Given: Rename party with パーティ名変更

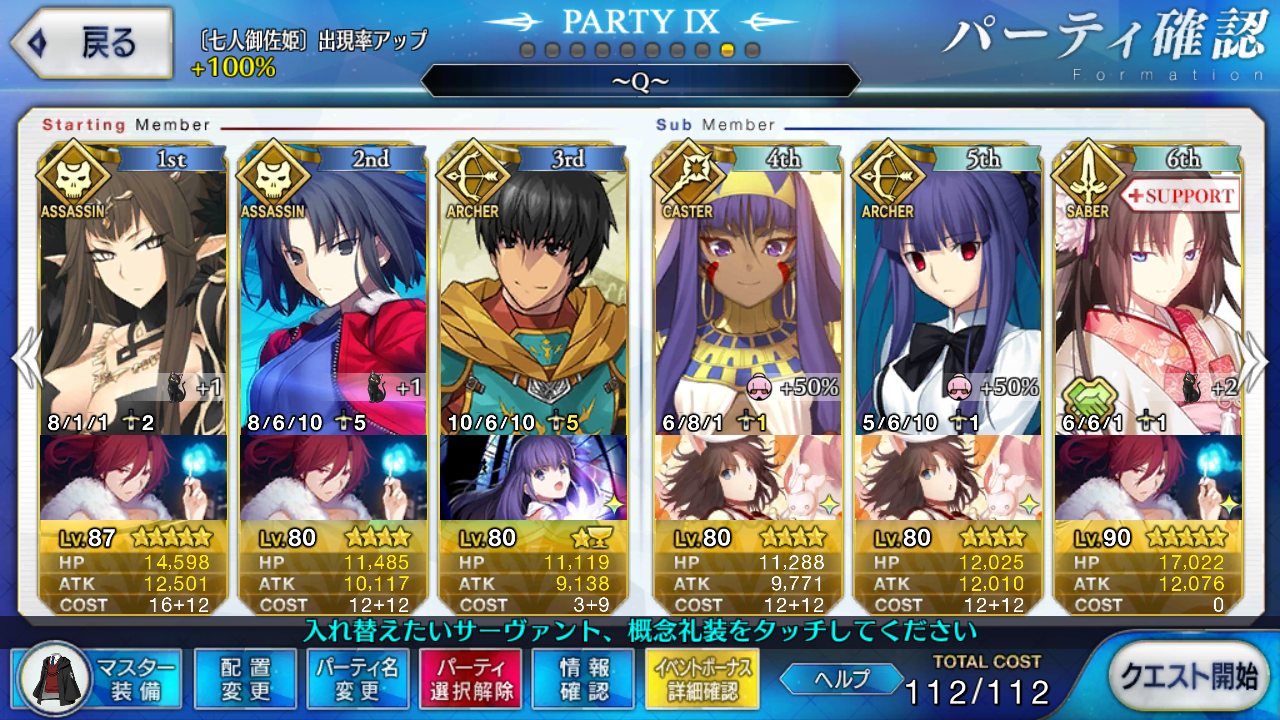Looking at the screenshot, I should (357, 678).
